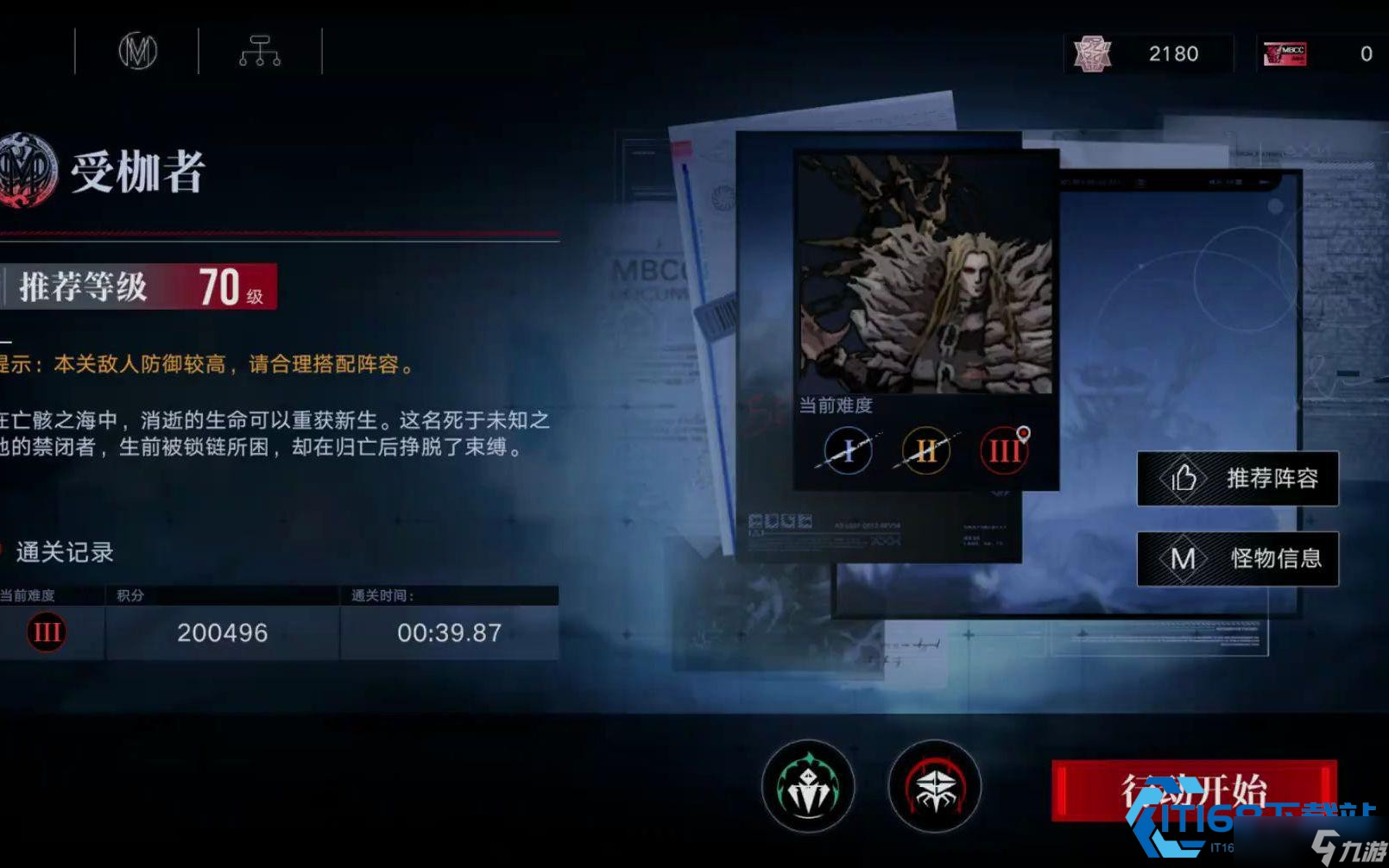Select the green faction emblem at bottom

click(807, 785)
